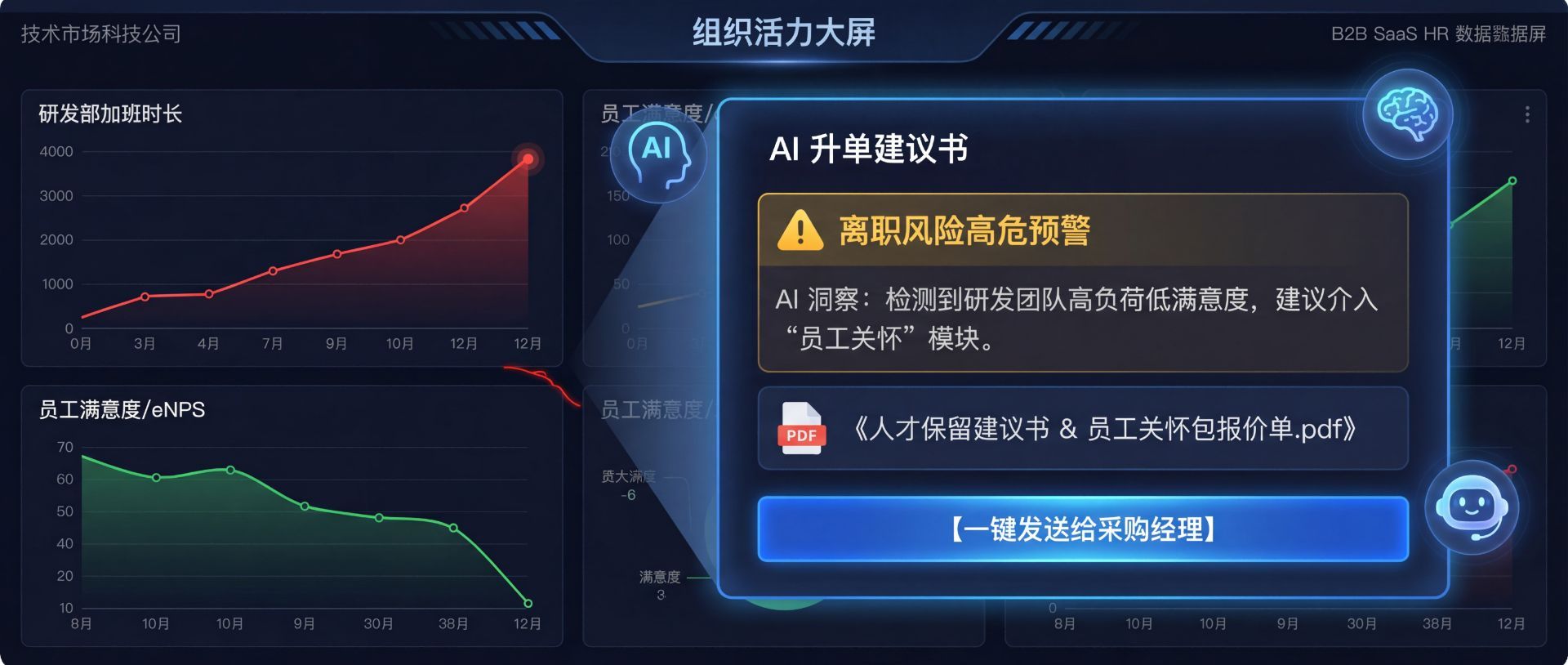The image size is (1568, 665).
Task: Click the 研发部加班时长 chart heading
Action: click(111, 115)
